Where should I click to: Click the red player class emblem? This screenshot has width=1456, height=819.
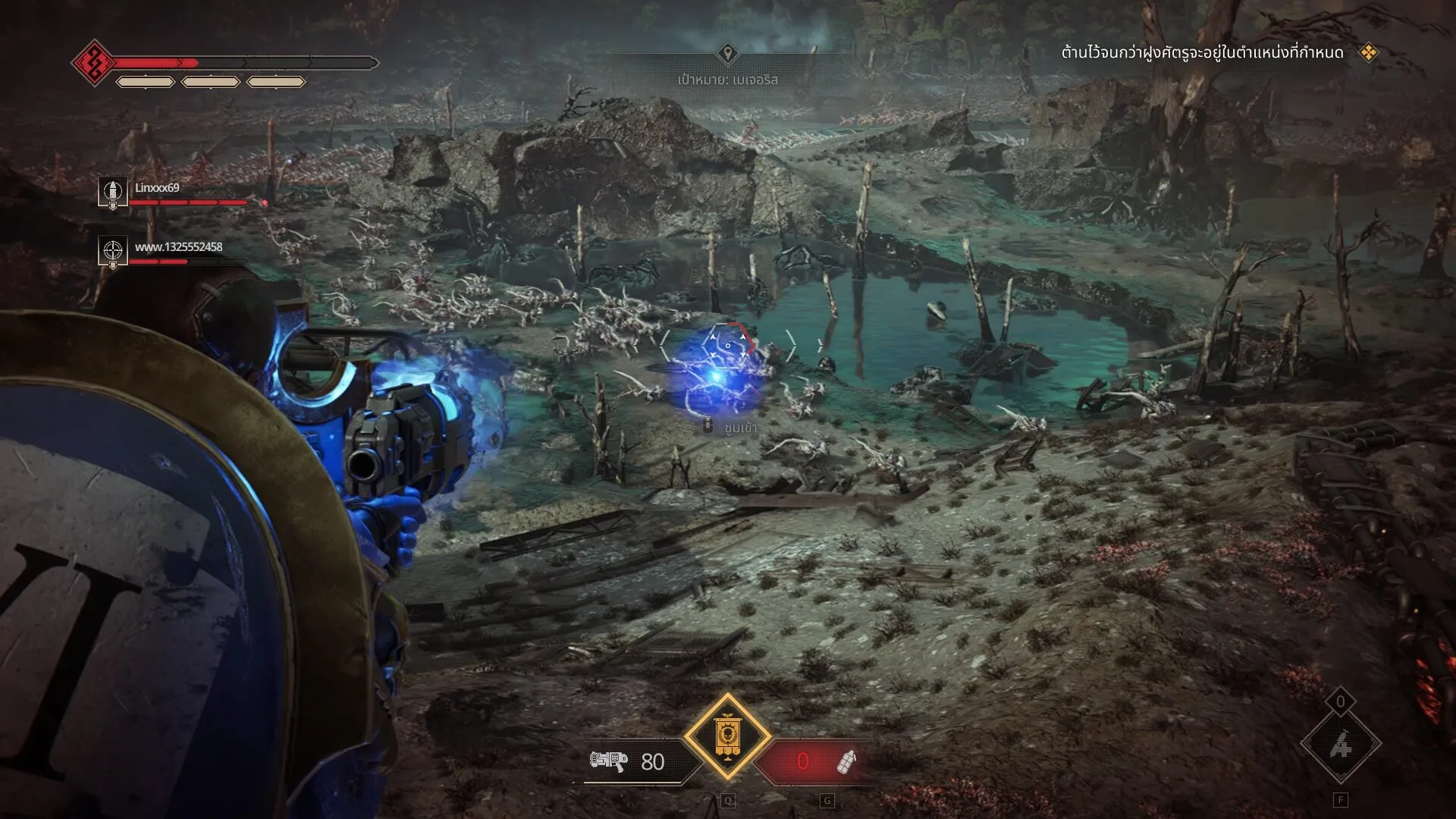pos(94,63)
